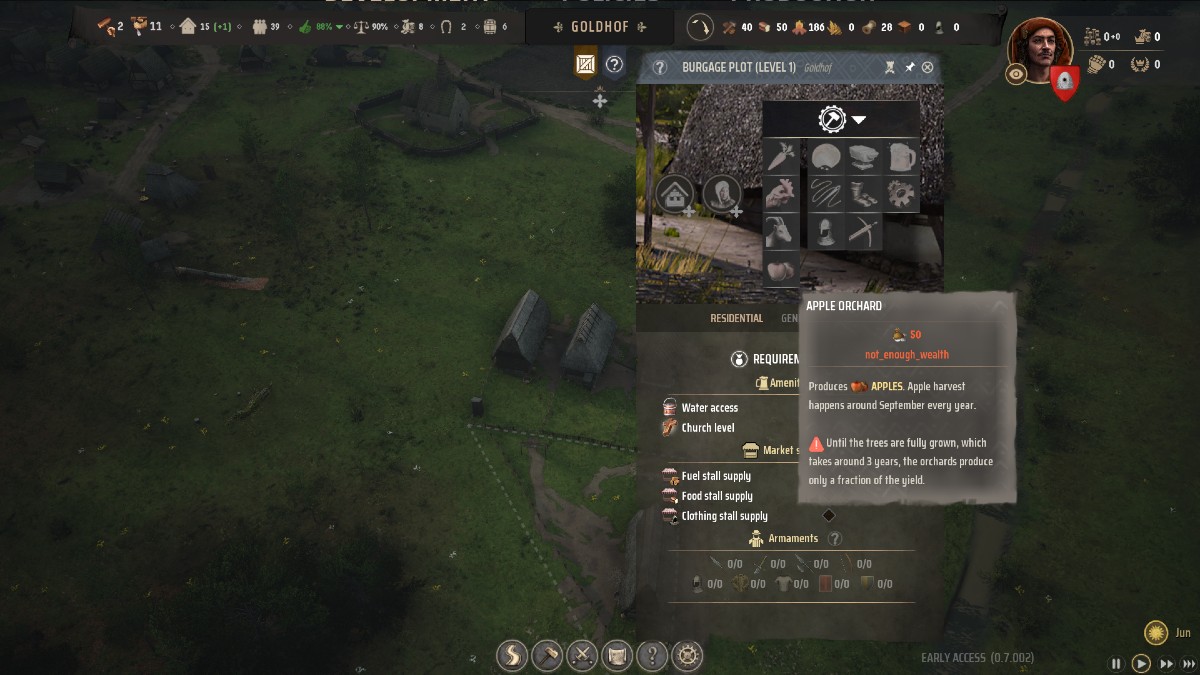Image resolution: width=1200 pixels, height=675 pixels.
Task: Open the gear settings menu
Action: 687,656
